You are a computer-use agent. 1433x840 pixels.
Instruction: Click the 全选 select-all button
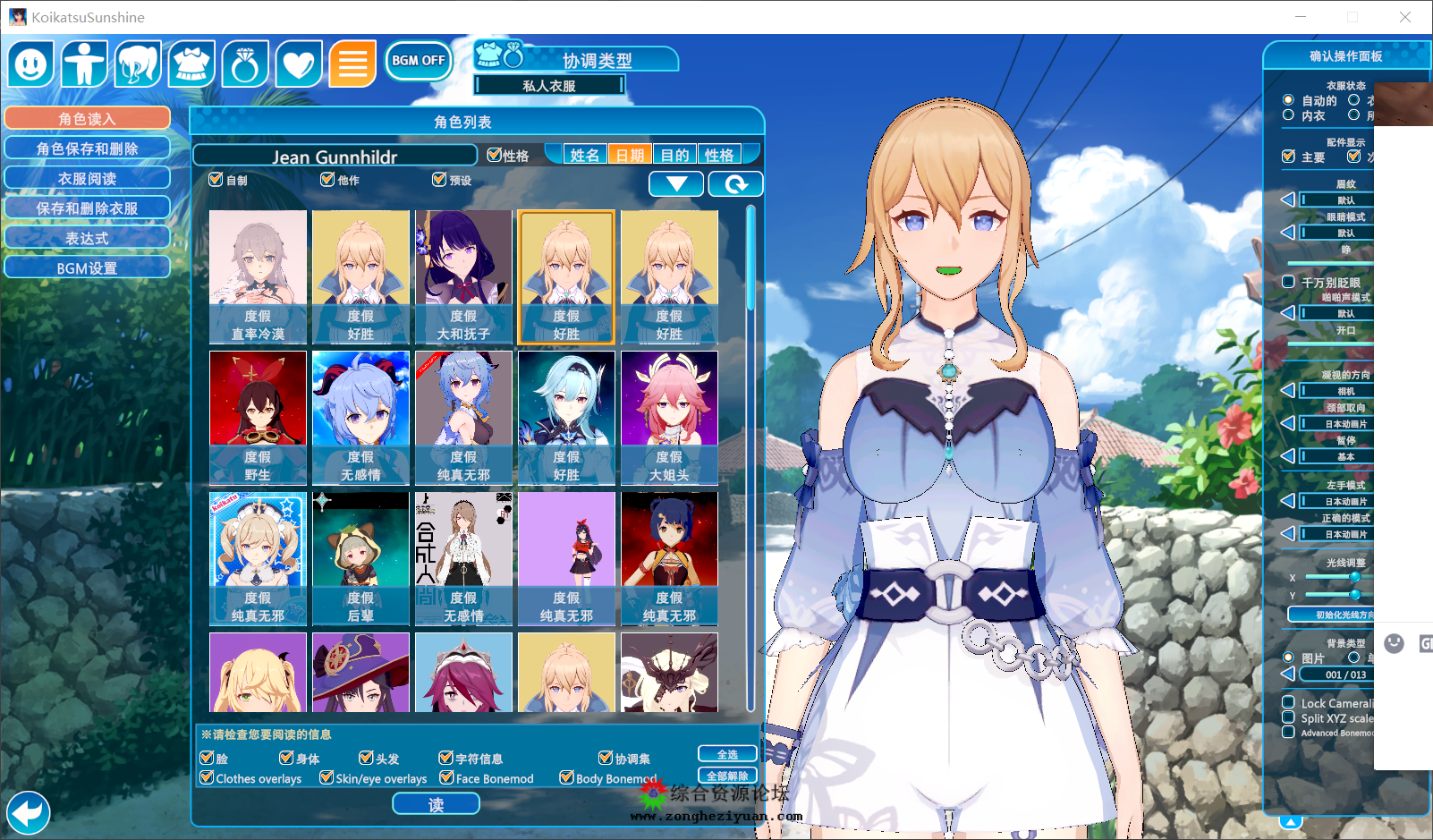tap(727, 755)
